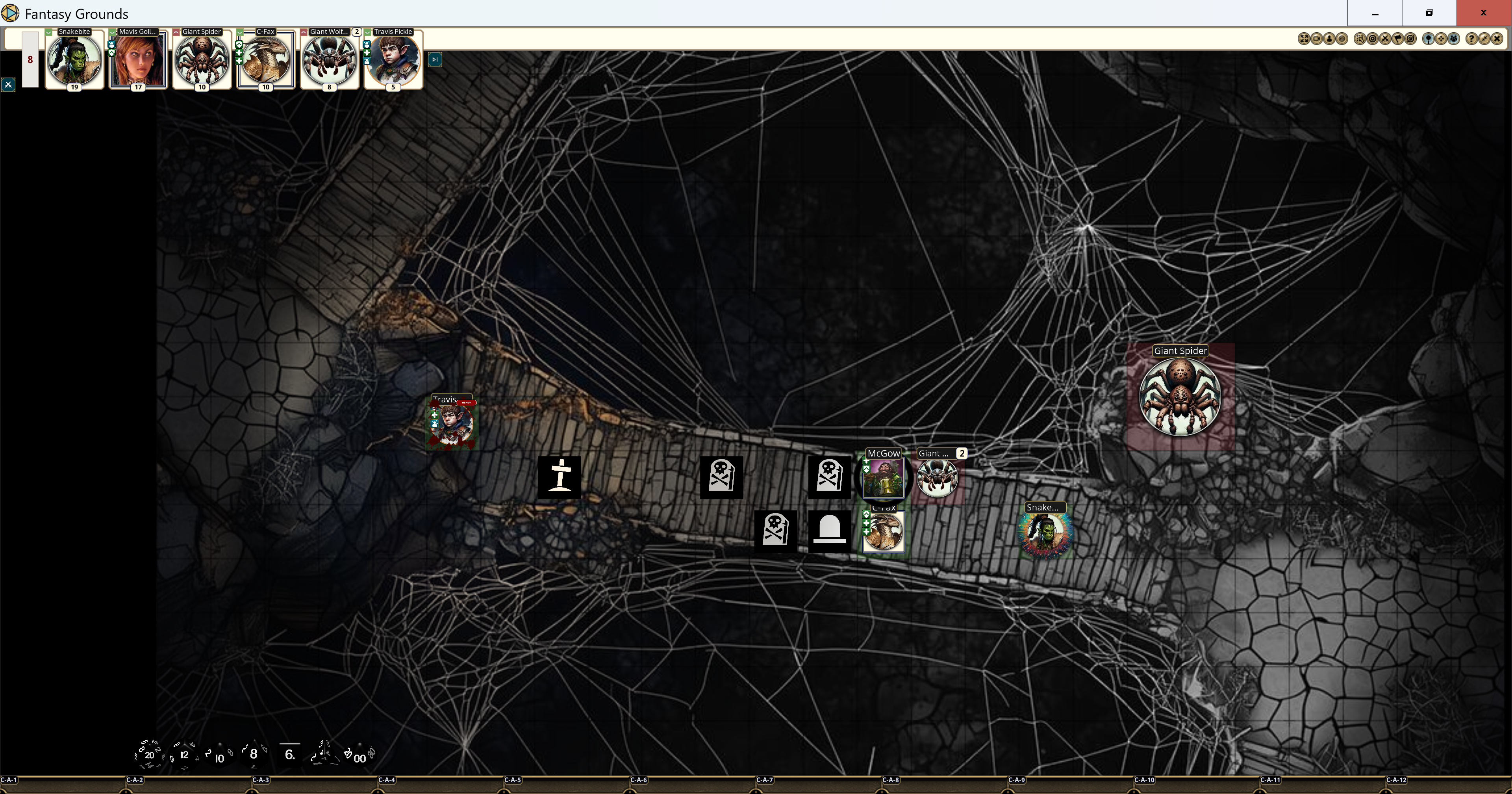Select the Giant Spider token on the map
The height and width of the screenshot is (794, 1512).
[x=1180, y=397]
